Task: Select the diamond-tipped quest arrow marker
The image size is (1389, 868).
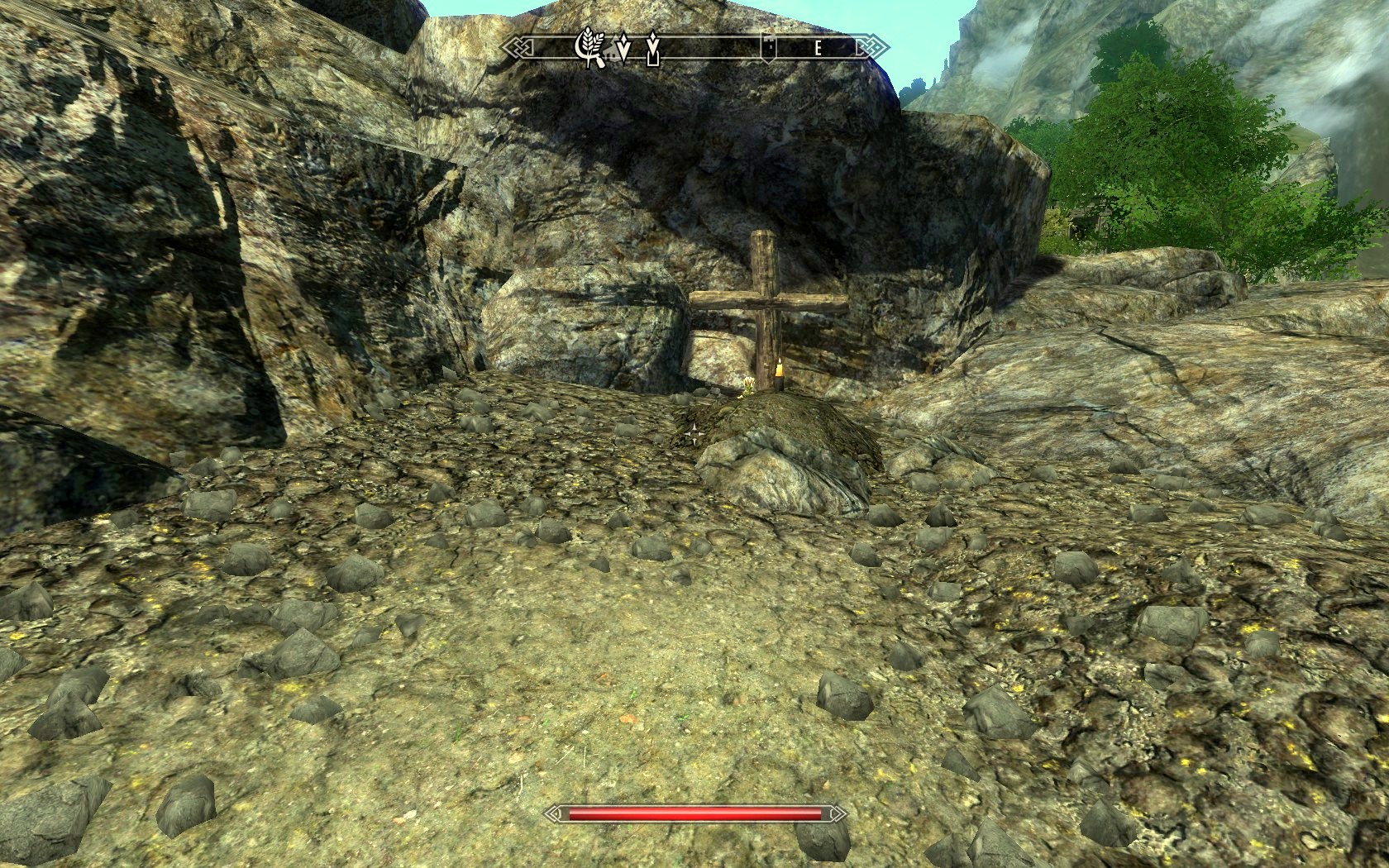Action: point(624,48)
